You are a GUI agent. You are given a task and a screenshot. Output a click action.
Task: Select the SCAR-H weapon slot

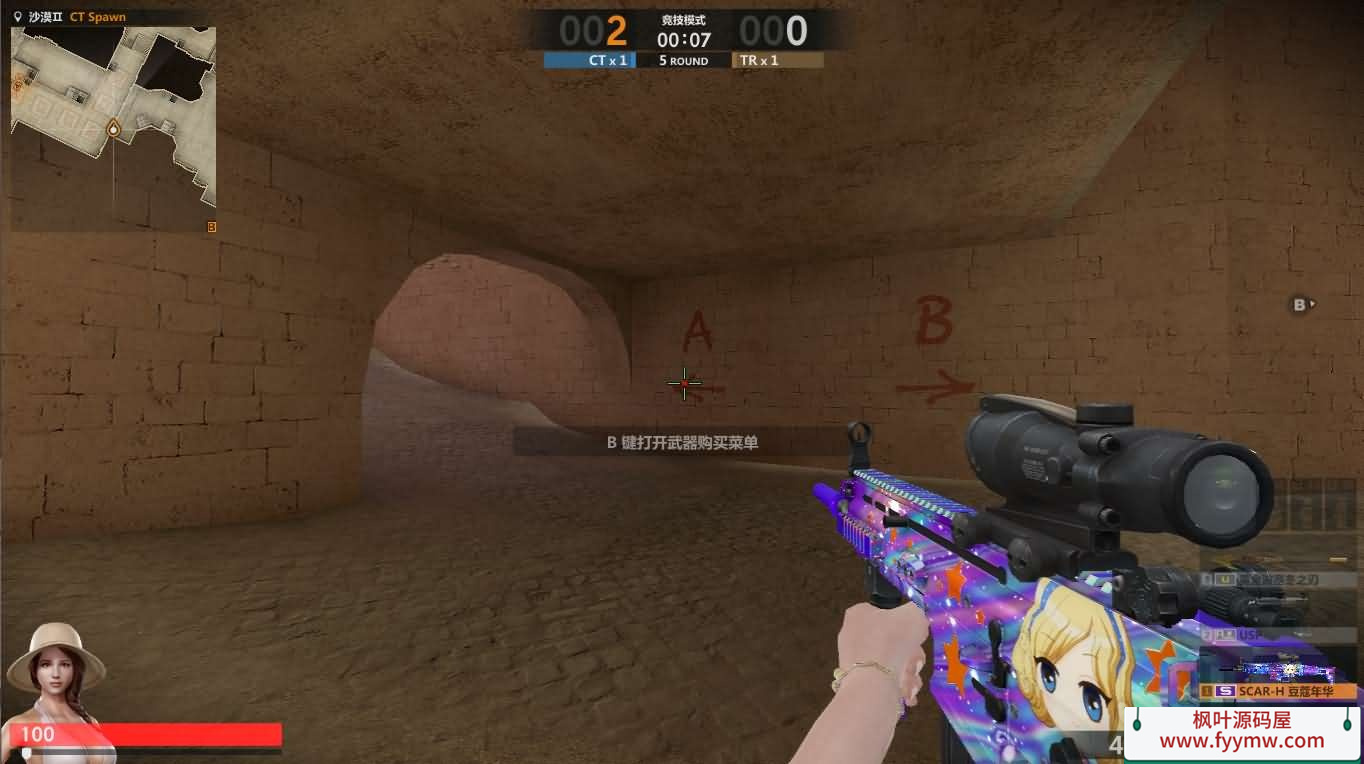click(1280, 691)
